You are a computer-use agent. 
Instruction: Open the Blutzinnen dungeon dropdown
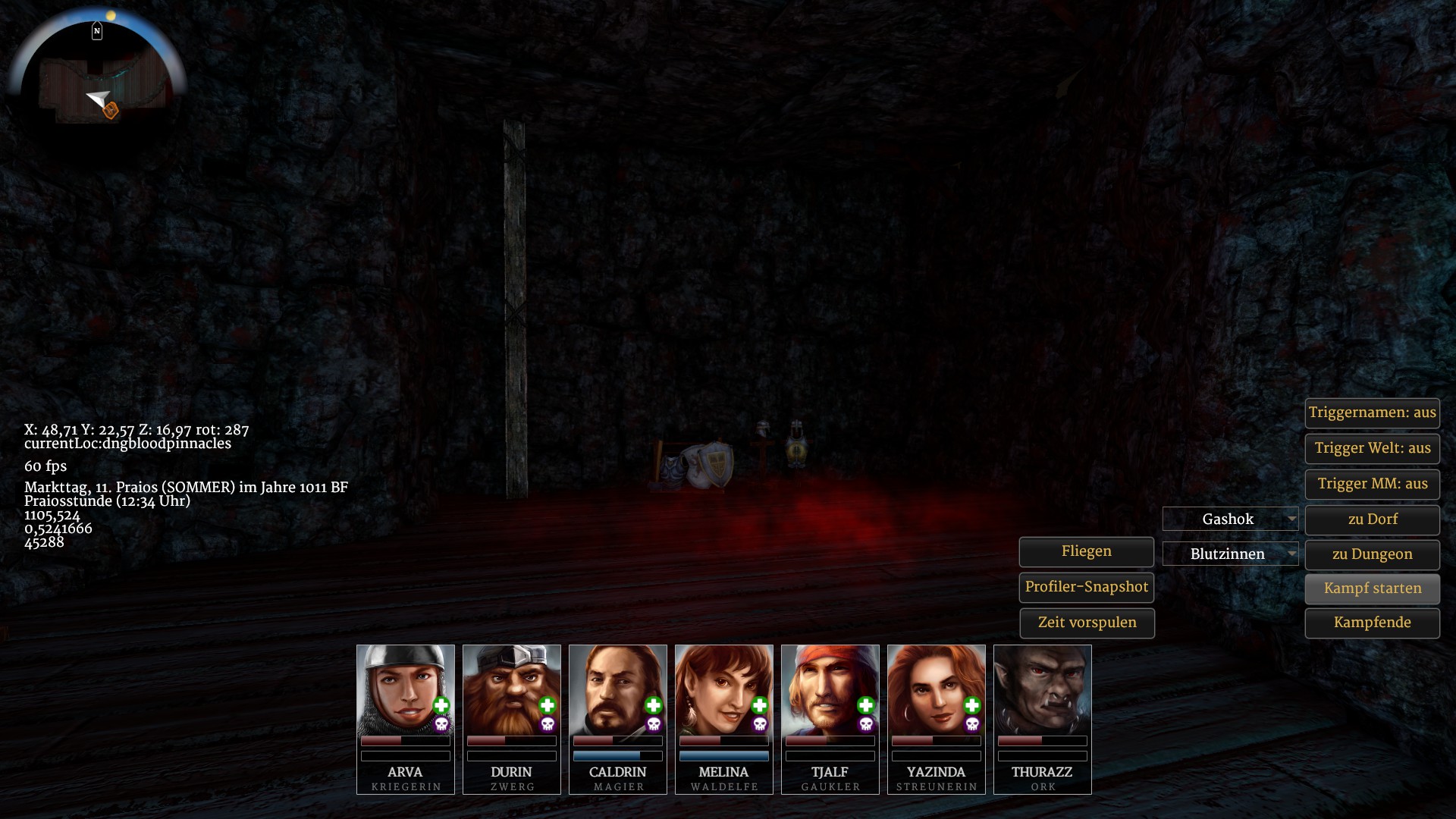coord(1230,554)
